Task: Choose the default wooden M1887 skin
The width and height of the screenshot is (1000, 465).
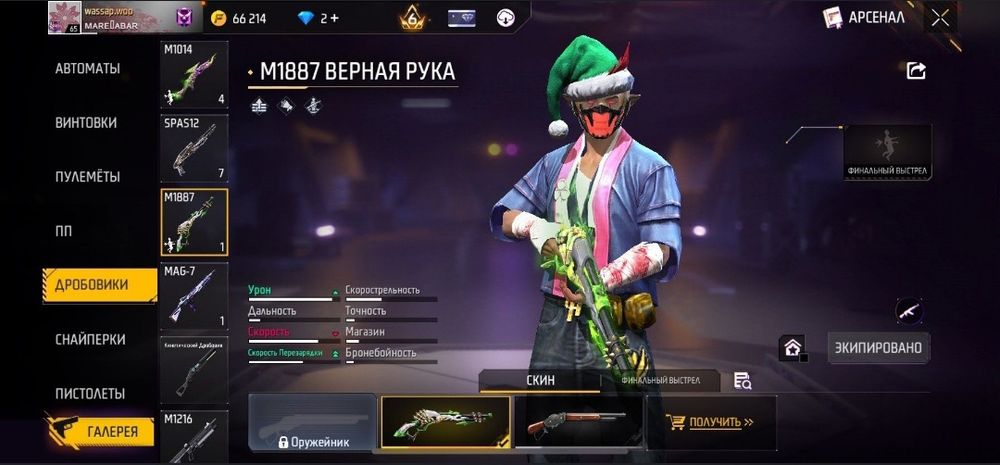Action: [x=577, y=421]
